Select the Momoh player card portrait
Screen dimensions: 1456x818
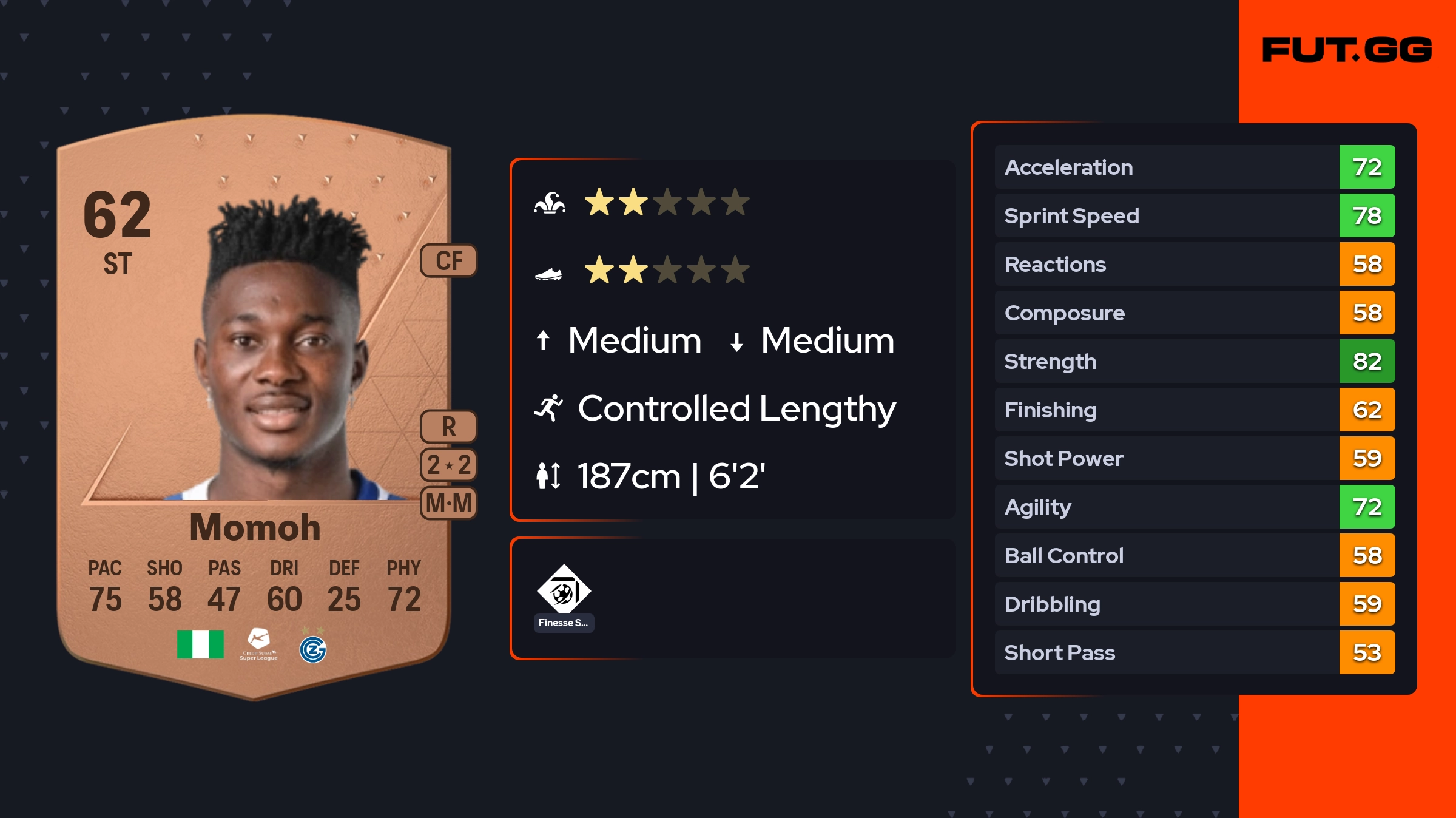click(285, 352)
